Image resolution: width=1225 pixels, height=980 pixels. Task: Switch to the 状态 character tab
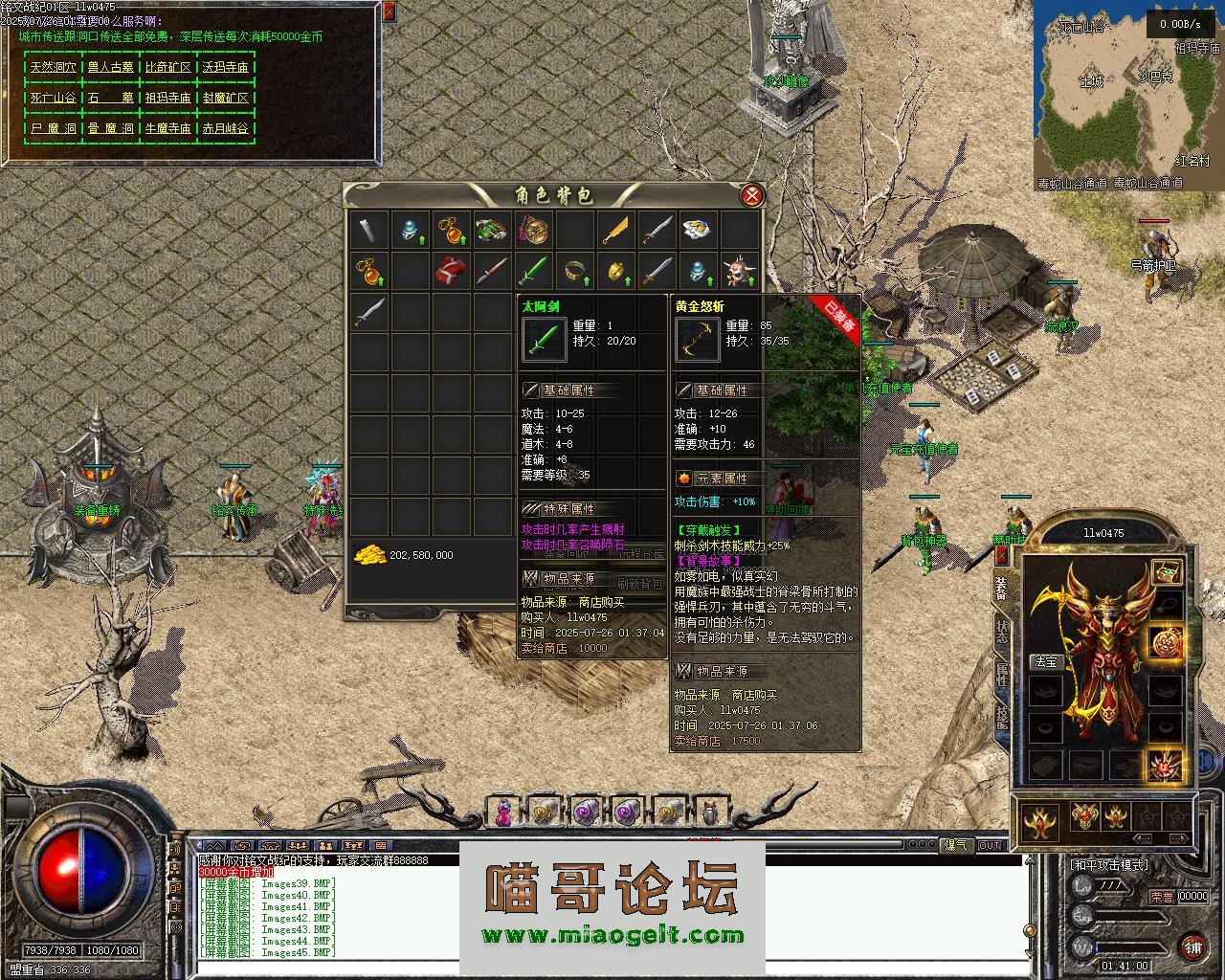tap(1001, 632)
